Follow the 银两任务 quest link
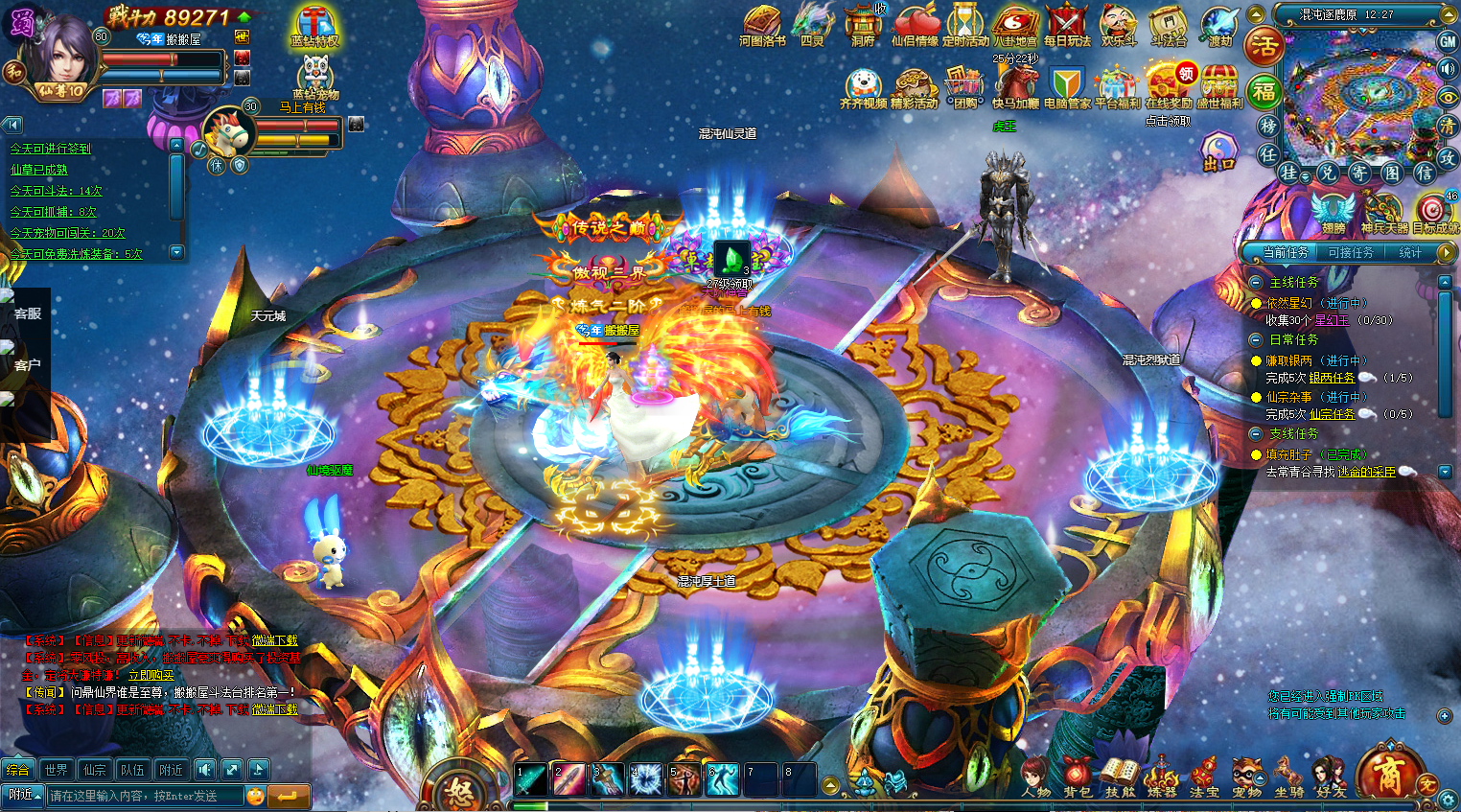 (1332, 378)
